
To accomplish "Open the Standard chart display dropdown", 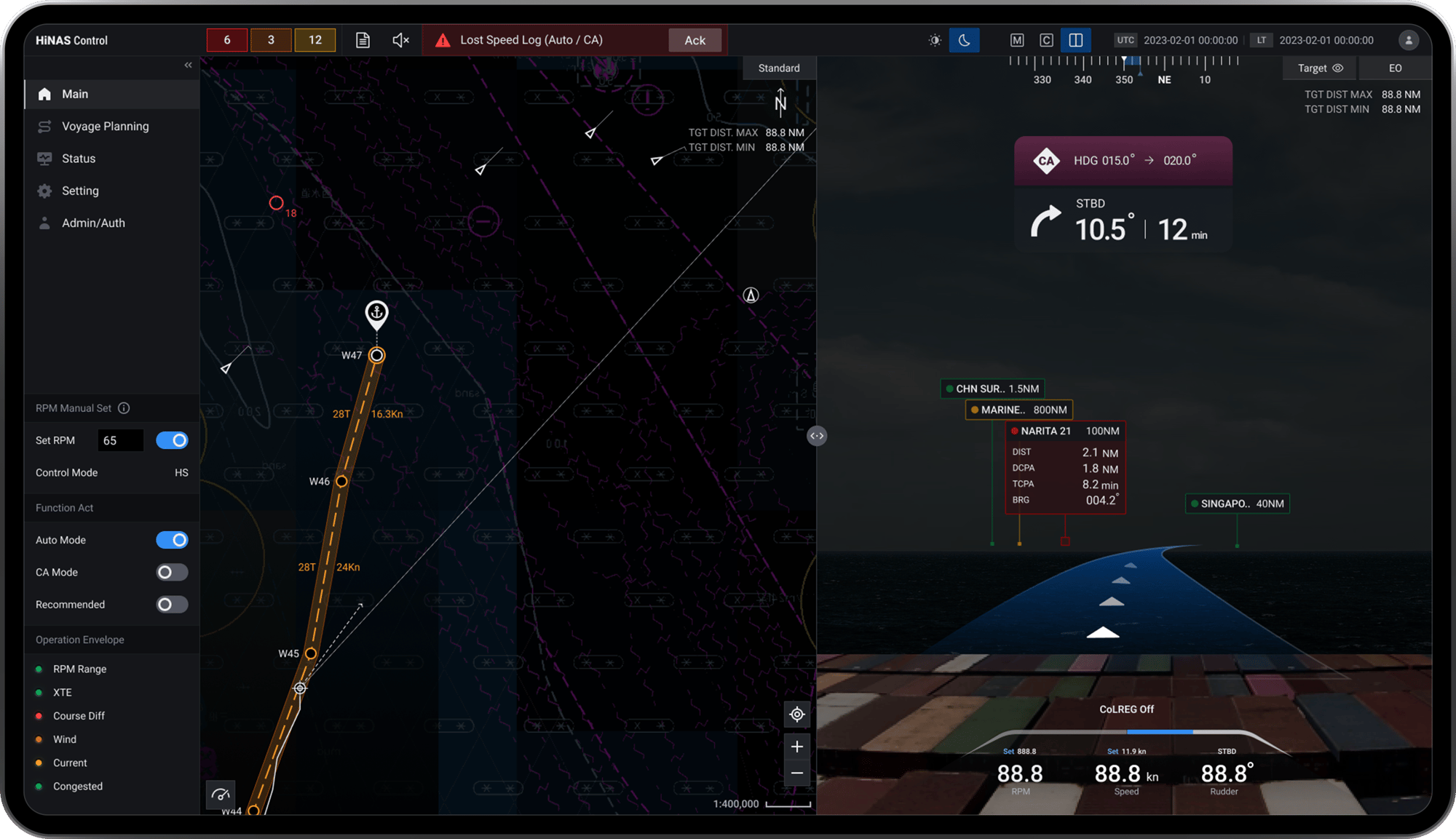I will click(x=778, y=68).
